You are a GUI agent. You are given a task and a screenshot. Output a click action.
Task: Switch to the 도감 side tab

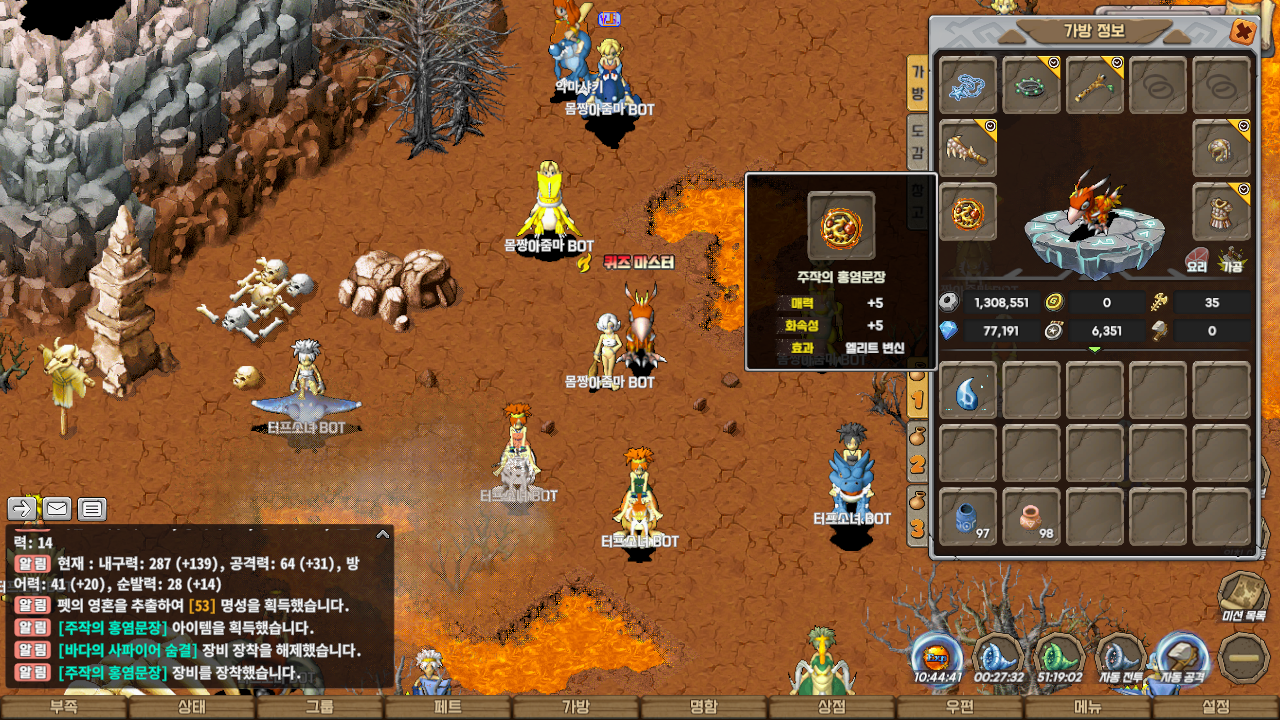coord(916,143)
